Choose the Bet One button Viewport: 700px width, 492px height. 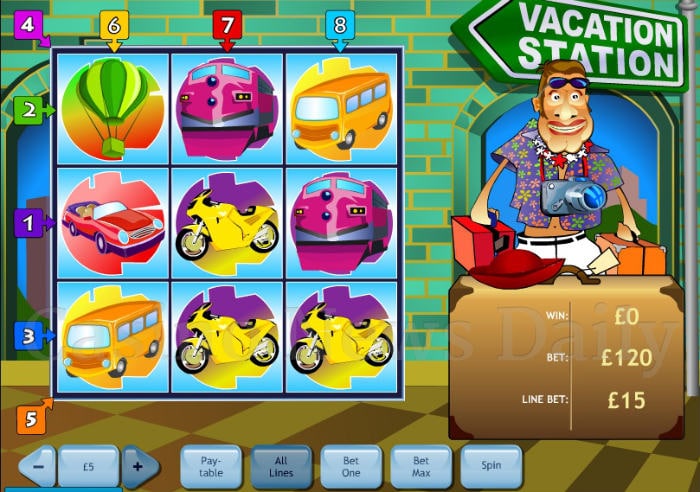351,466
